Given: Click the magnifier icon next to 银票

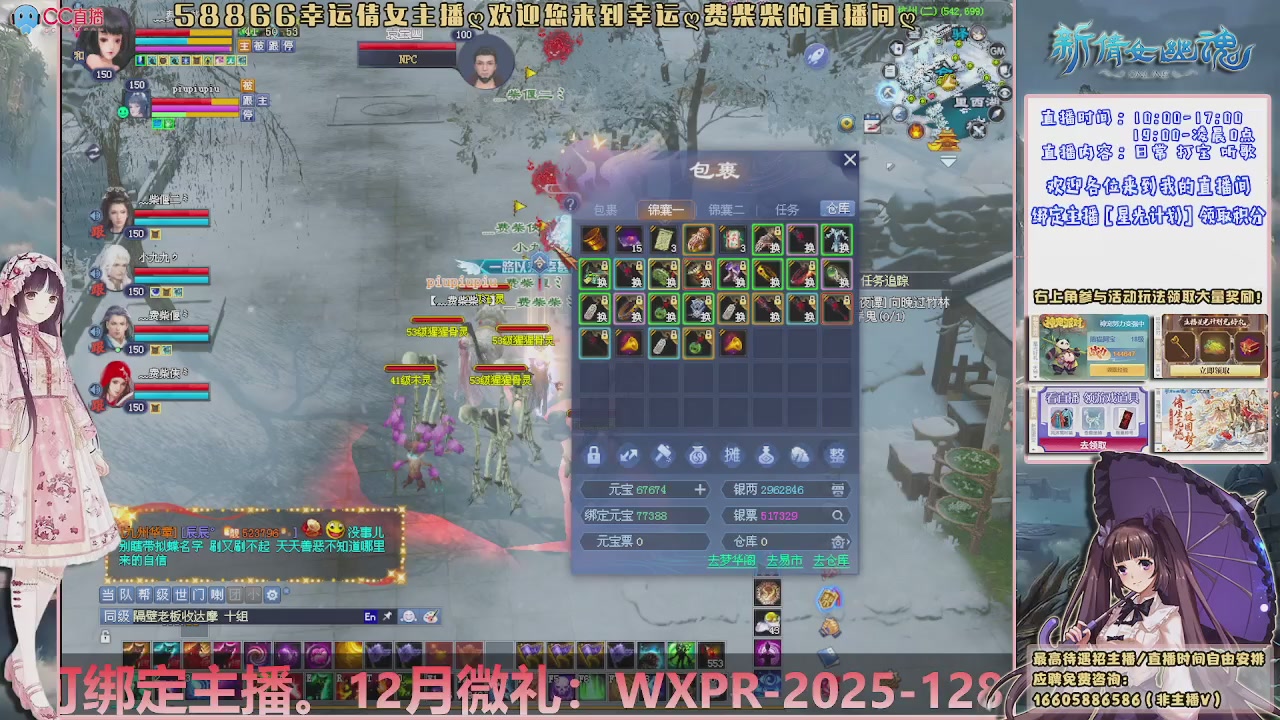Looking at the screenshot, I should point(838,516).
